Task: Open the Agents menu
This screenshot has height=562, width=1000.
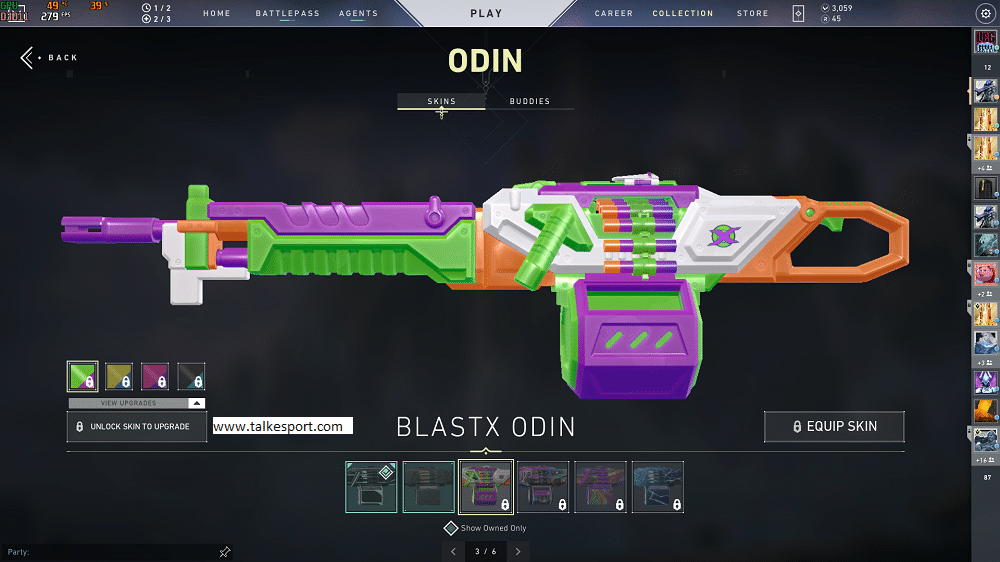Action: point(358,14)
